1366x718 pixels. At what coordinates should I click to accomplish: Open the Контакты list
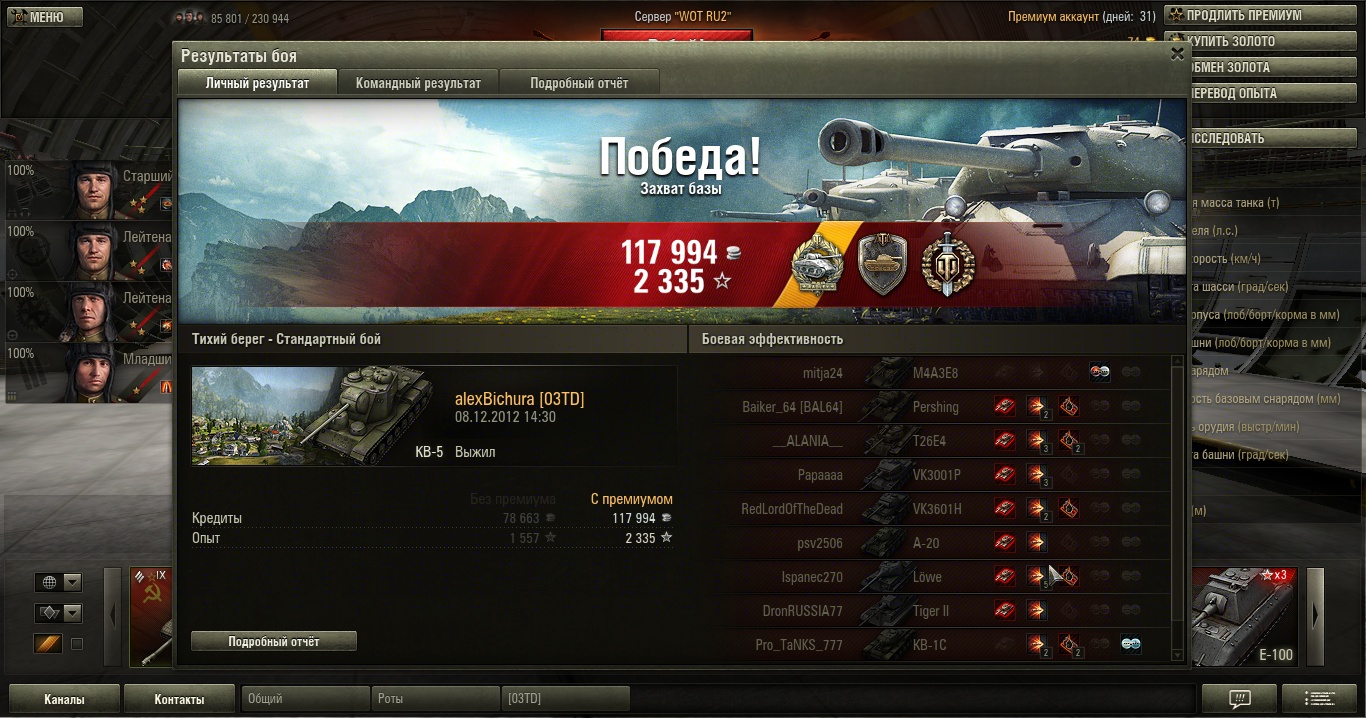[x=180, y=699]
